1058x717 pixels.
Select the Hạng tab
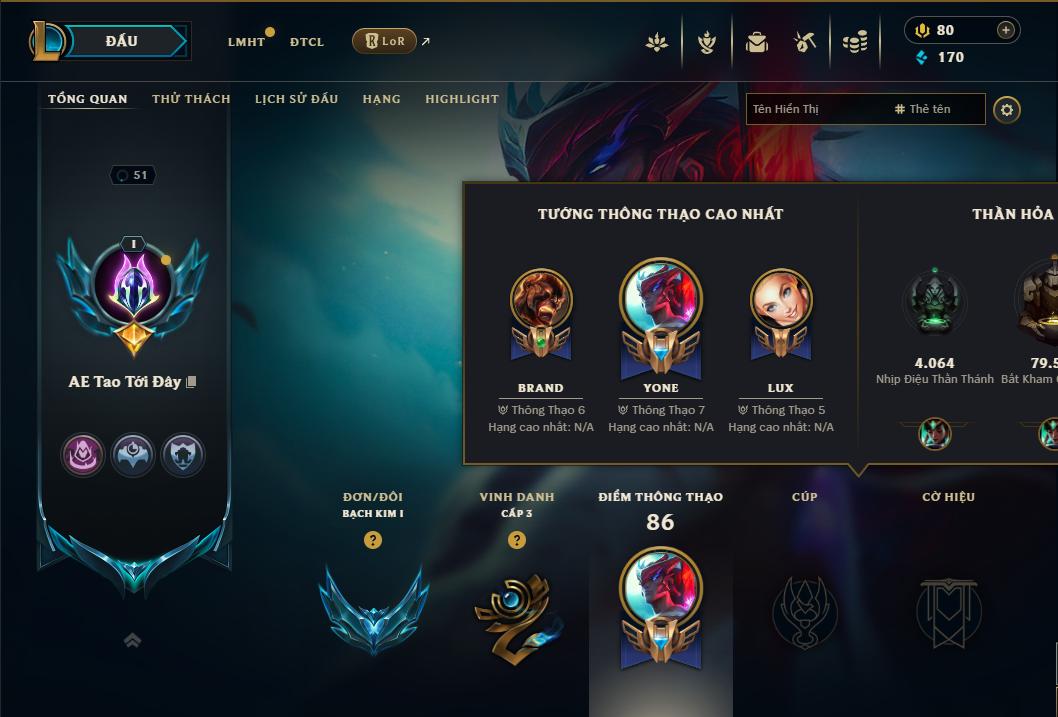[381, 99]
